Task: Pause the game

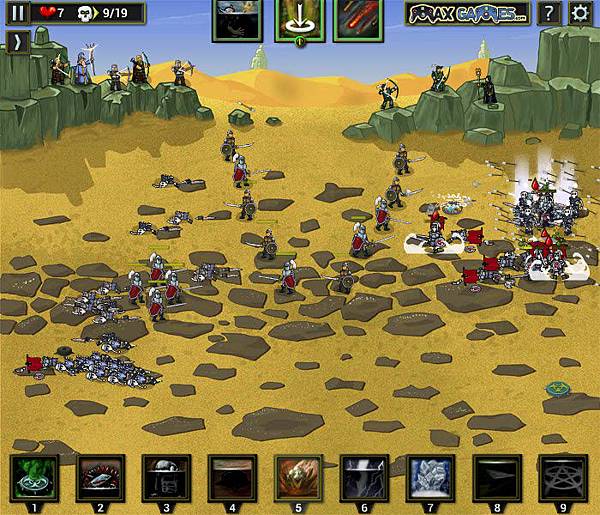Action: point(18,13)
